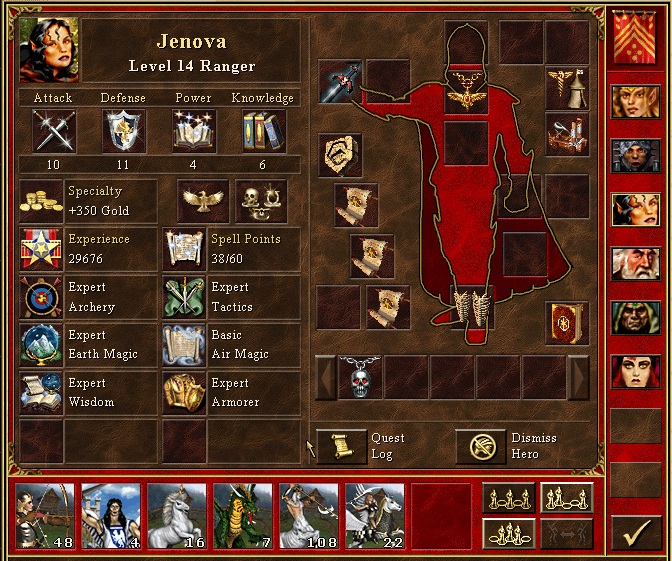Dismiss Hero button
The width and height of the screenshot is (672, 561).
click(x=481, y=447)
